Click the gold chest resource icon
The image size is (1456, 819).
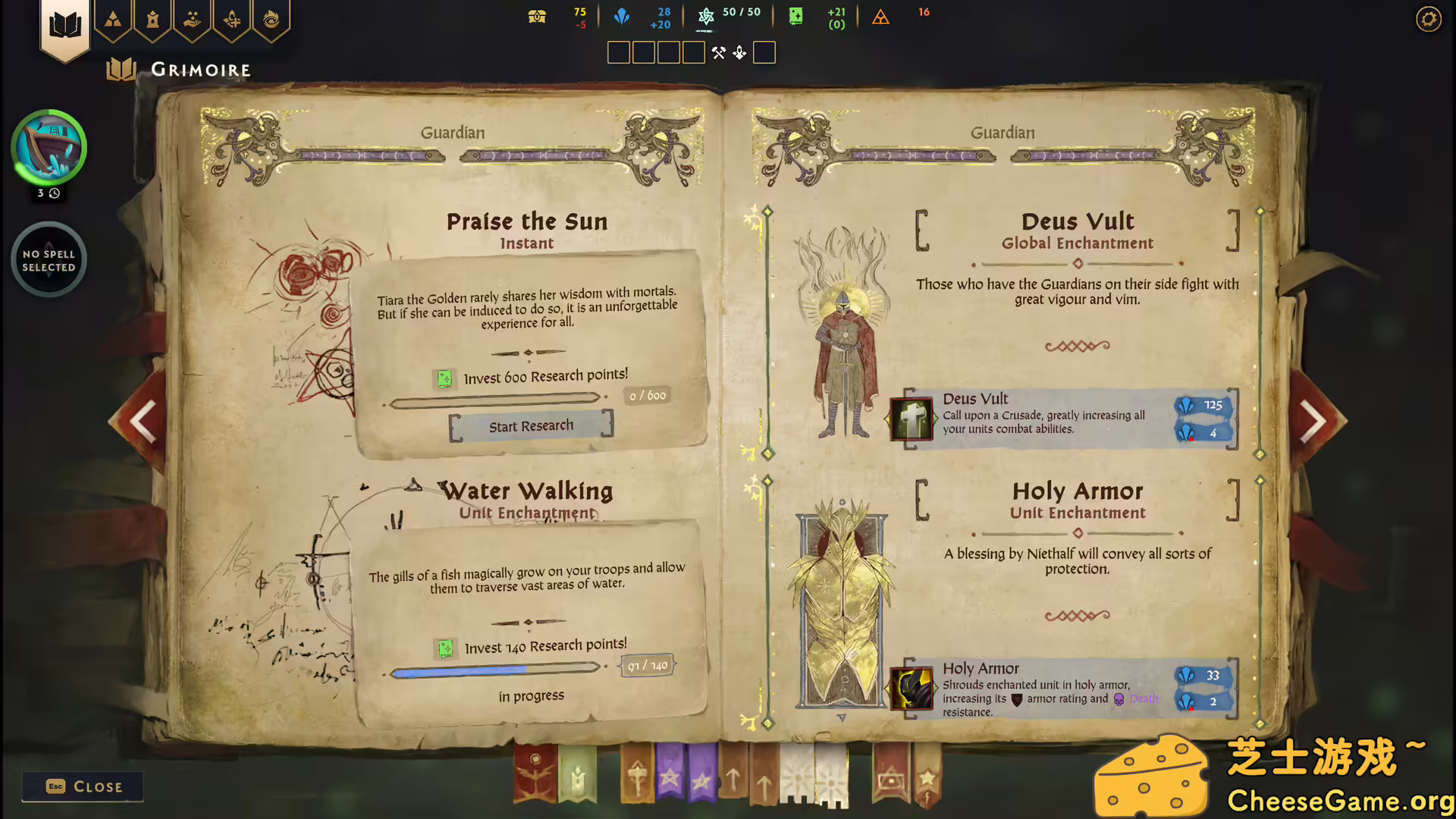click(x=537, y=15)
